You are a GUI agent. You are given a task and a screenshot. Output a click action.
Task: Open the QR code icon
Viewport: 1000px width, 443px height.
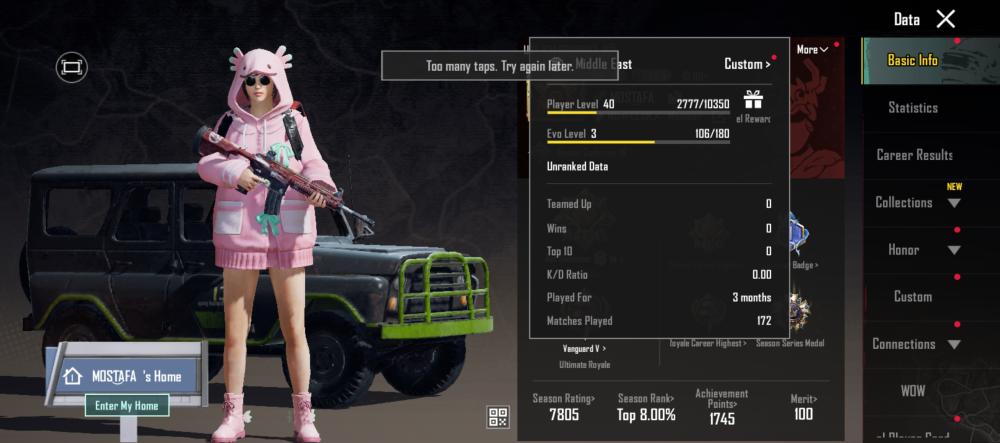pos(498,417)
